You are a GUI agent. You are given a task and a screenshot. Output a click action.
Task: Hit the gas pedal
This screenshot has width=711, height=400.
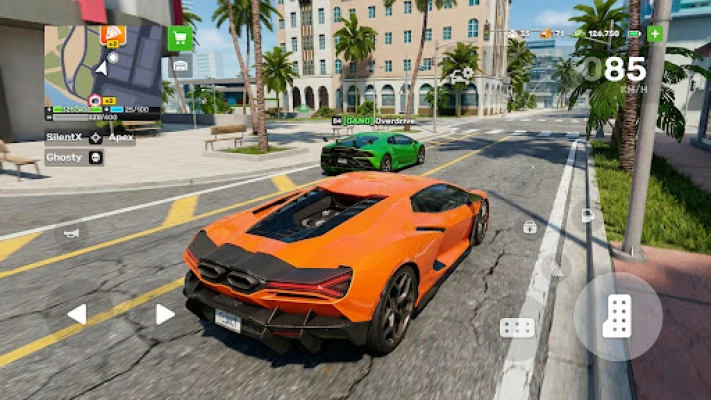point(617,316)
